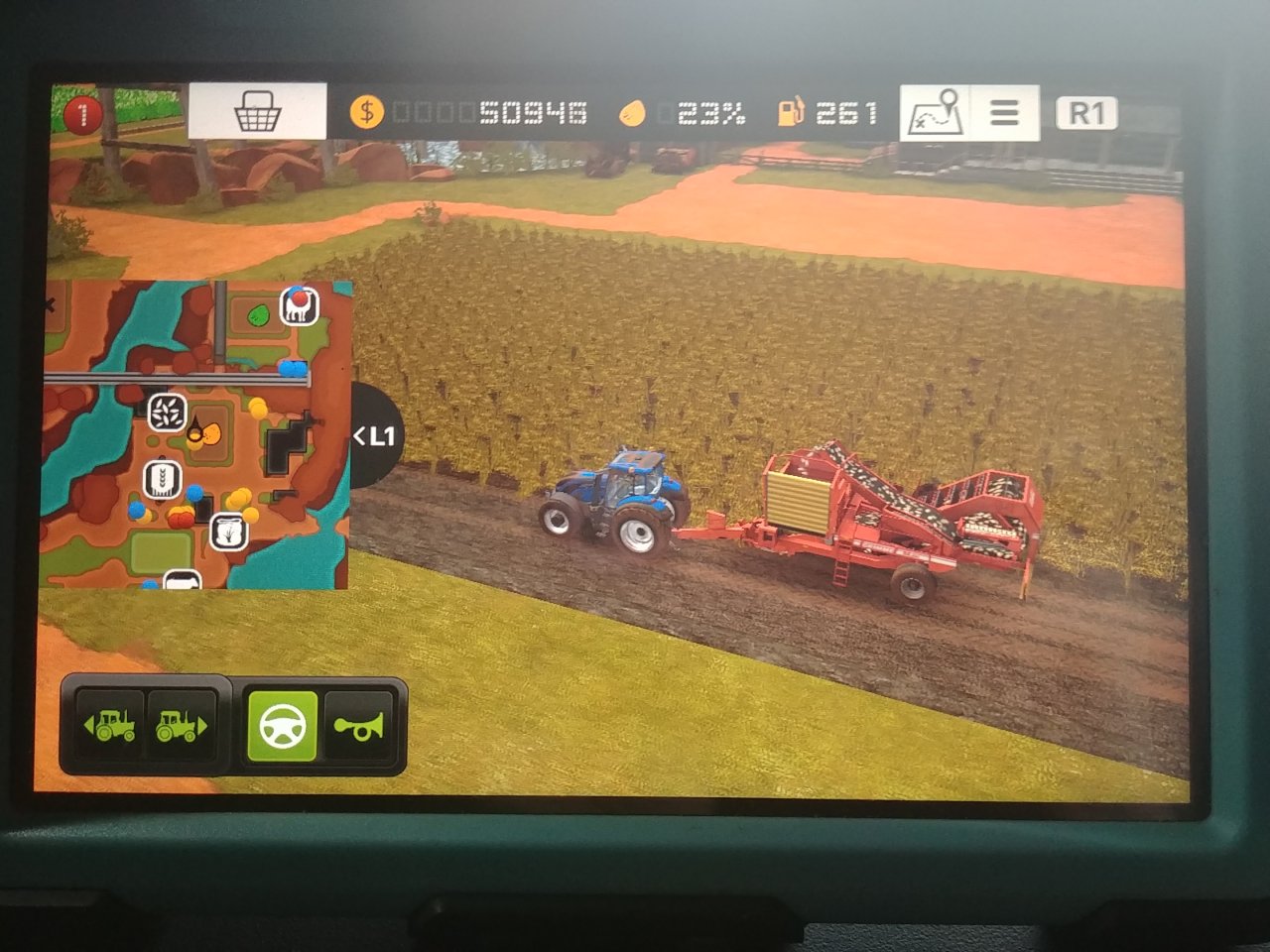
Task: Select the seeds marker on the minimap
Action: [x=168, y=412]
